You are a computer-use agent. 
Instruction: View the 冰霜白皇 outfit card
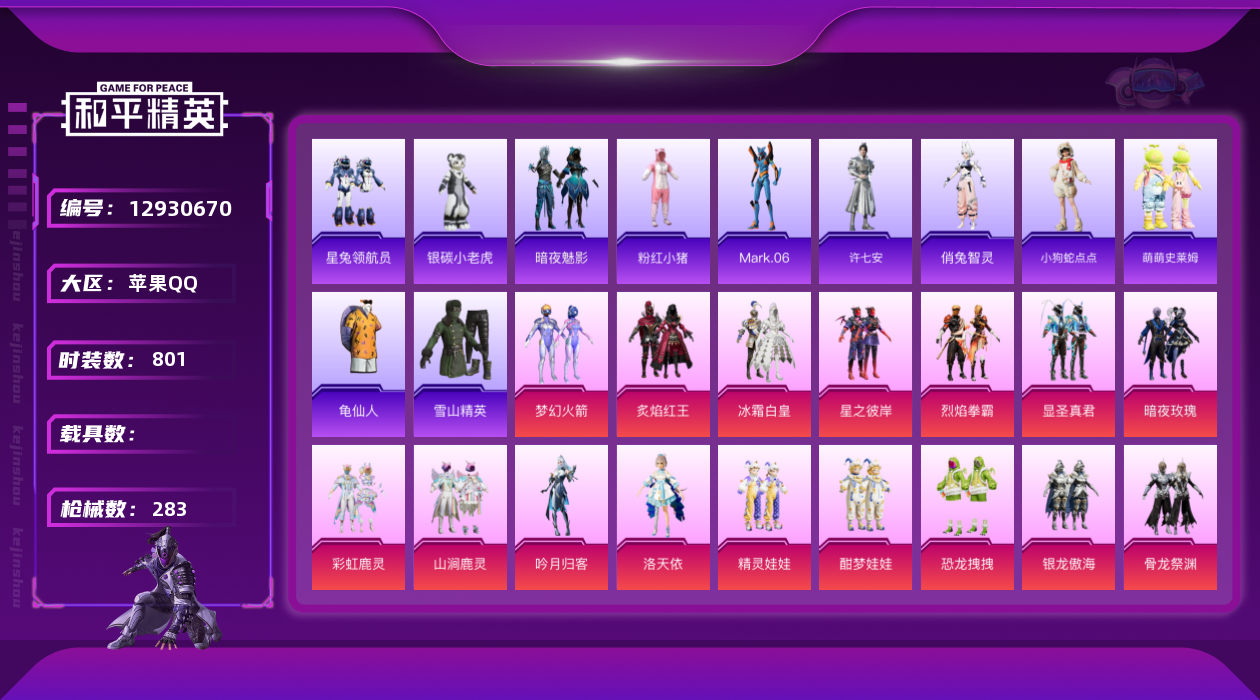[764, 364]
